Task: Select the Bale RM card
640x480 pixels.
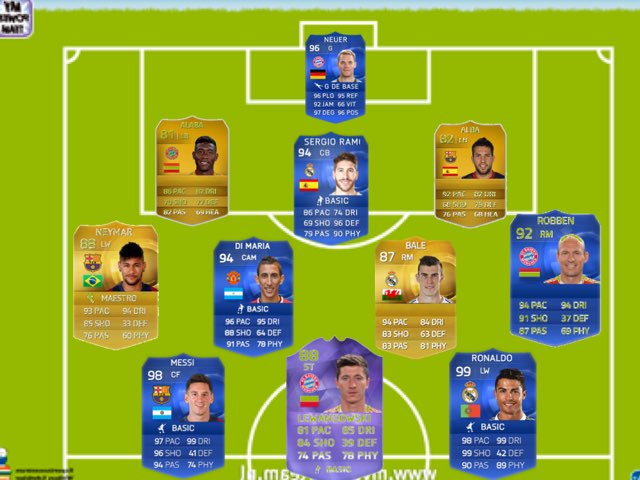Action: click(415, 294)
